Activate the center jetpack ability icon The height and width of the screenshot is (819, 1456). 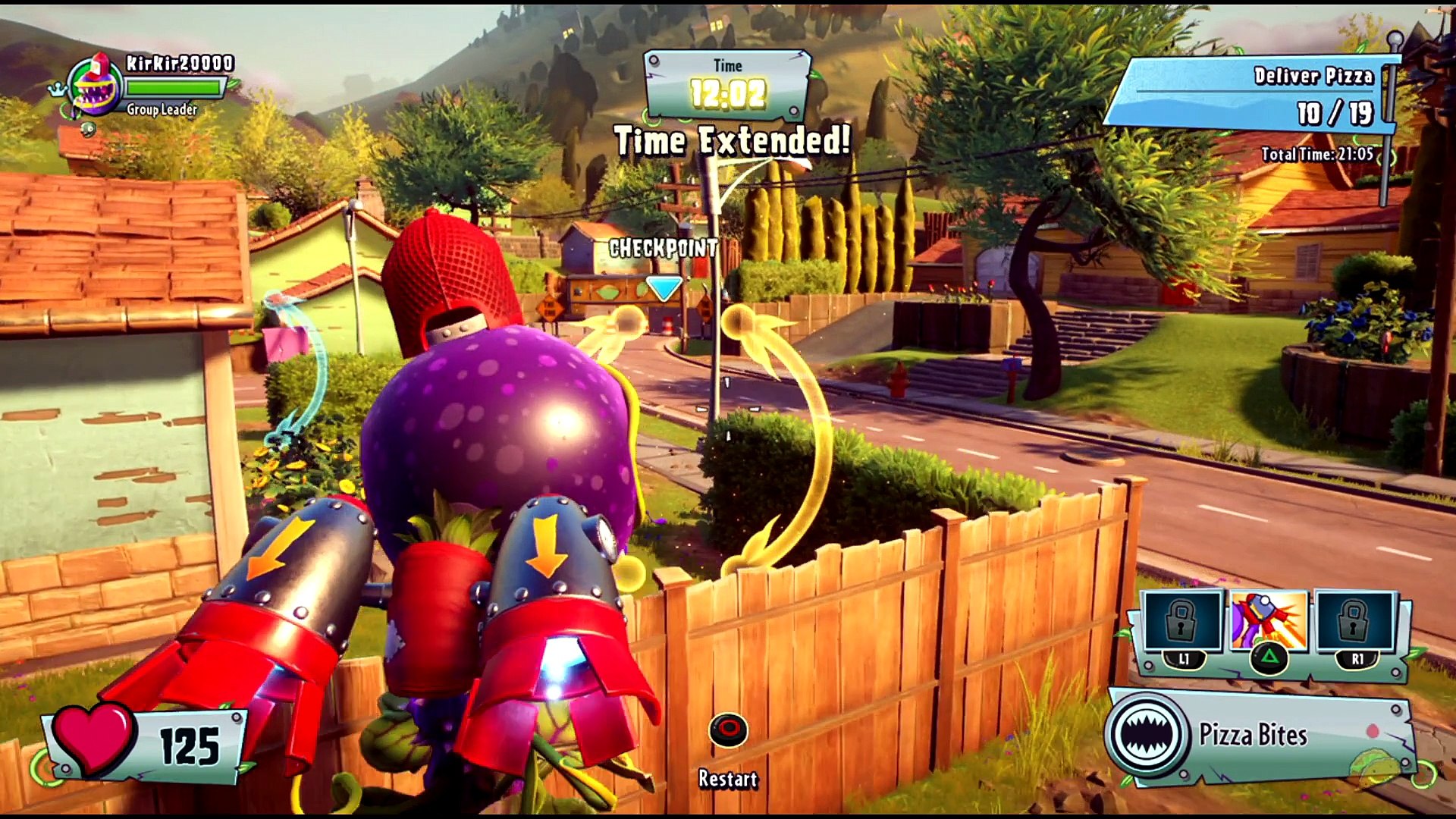coord(1269,621)
